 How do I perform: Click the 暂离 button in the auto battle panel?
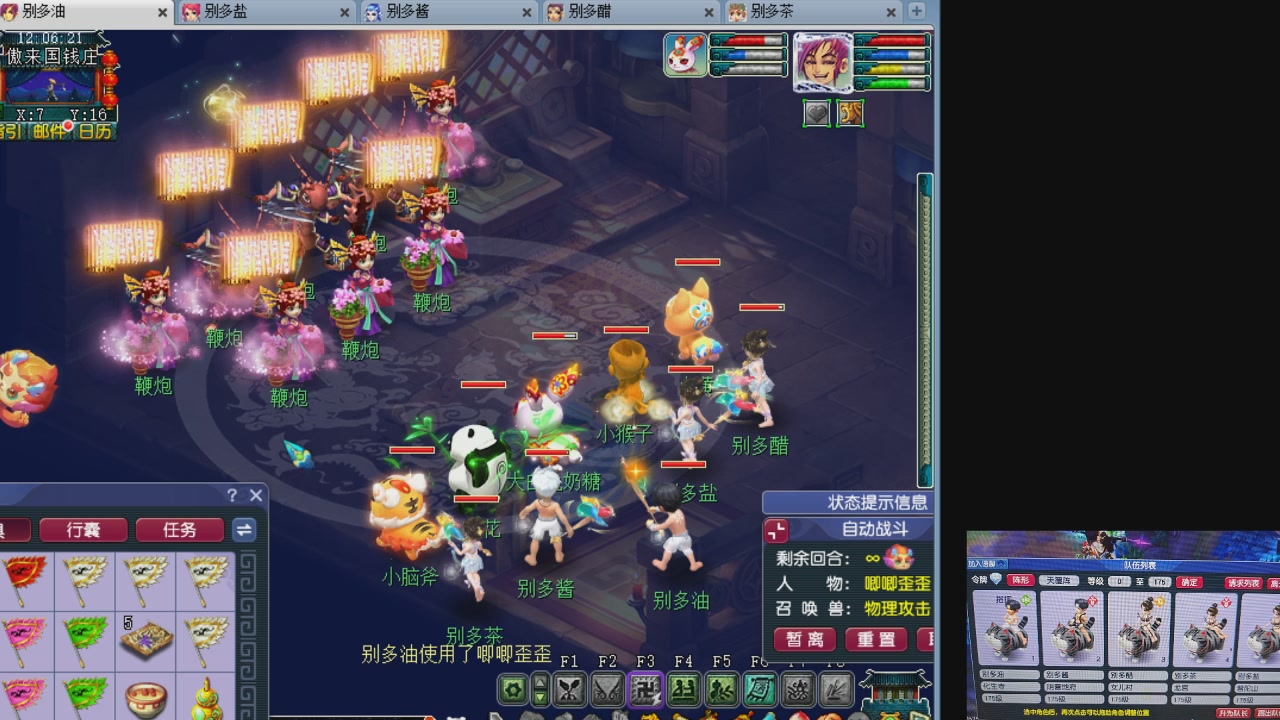pos(803,640)
